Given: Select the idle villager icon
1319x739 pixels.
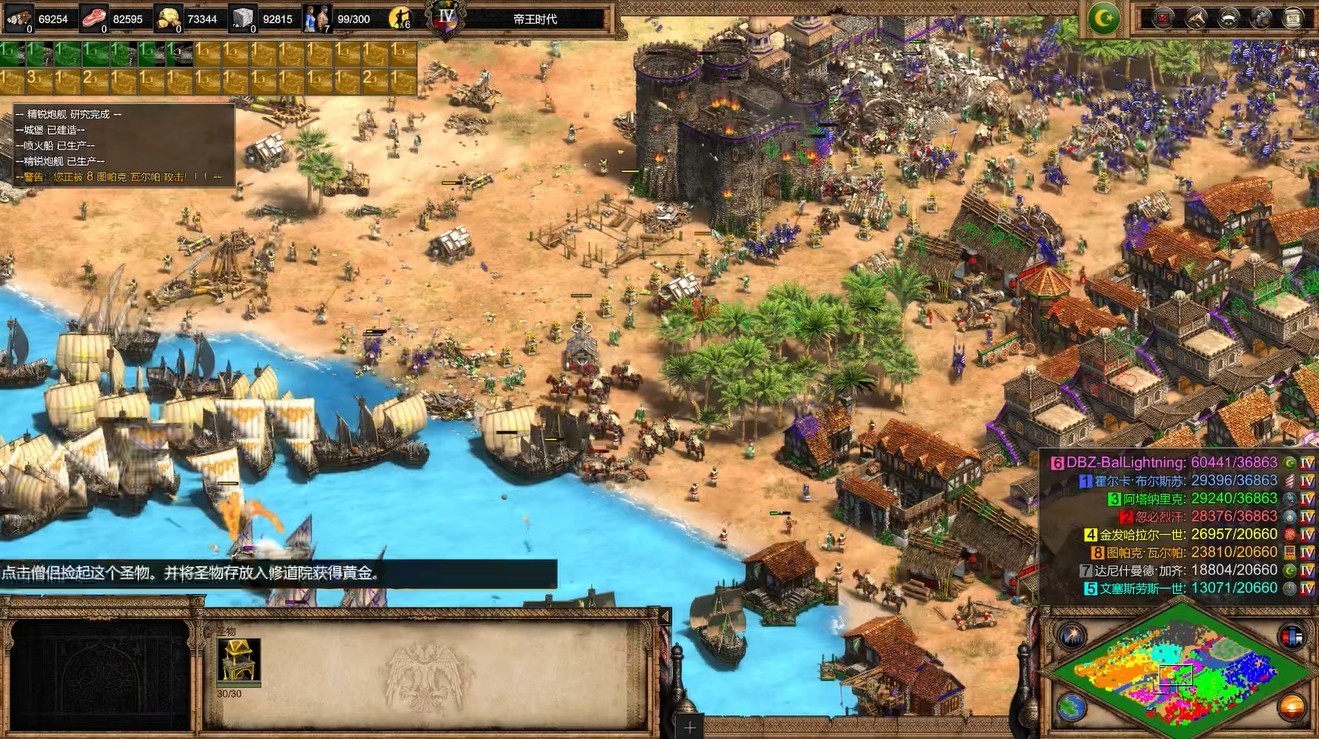Looking at the screenshot, I should tap(400, 18).
